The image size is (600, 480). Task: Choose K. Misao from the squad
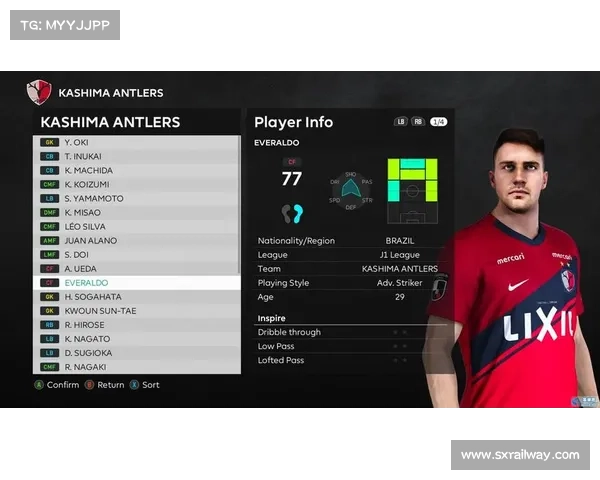point(137,212)
